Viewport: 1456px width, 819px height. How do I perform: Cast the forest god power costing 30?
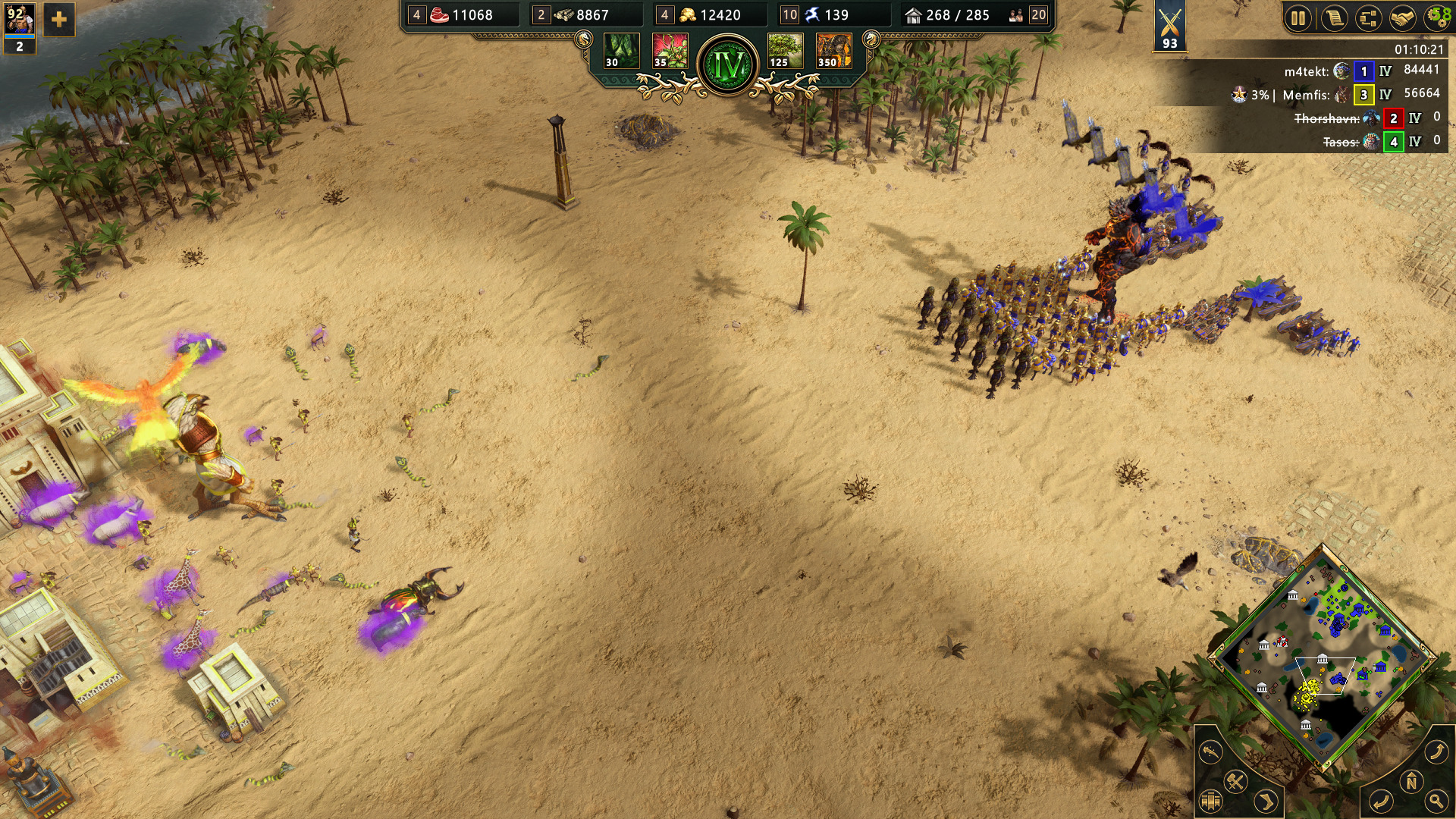621,51
